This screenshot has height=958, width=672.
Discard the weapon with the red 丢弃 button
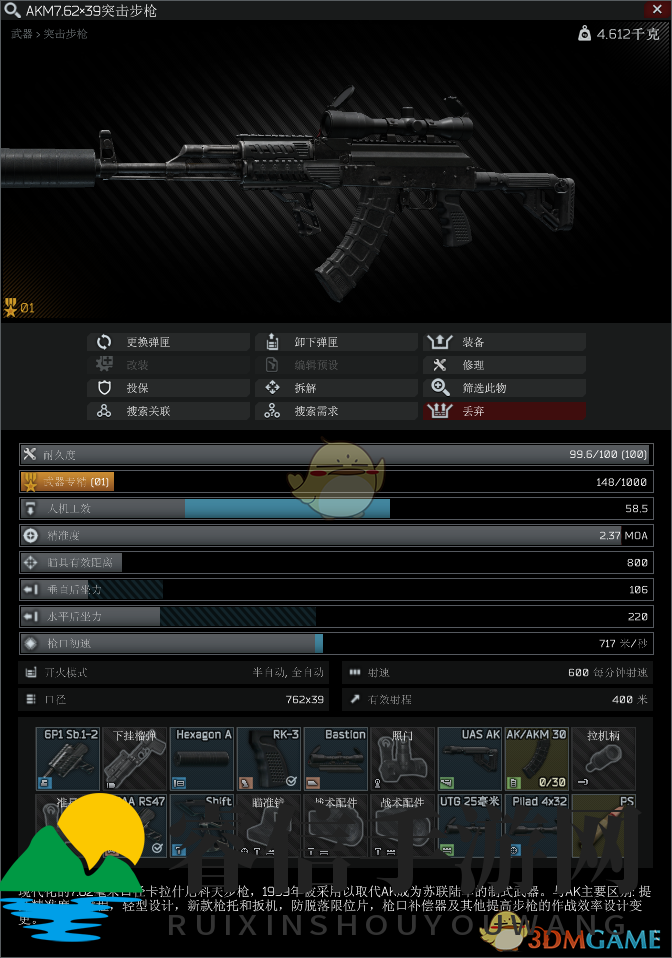tap(504, 411)
